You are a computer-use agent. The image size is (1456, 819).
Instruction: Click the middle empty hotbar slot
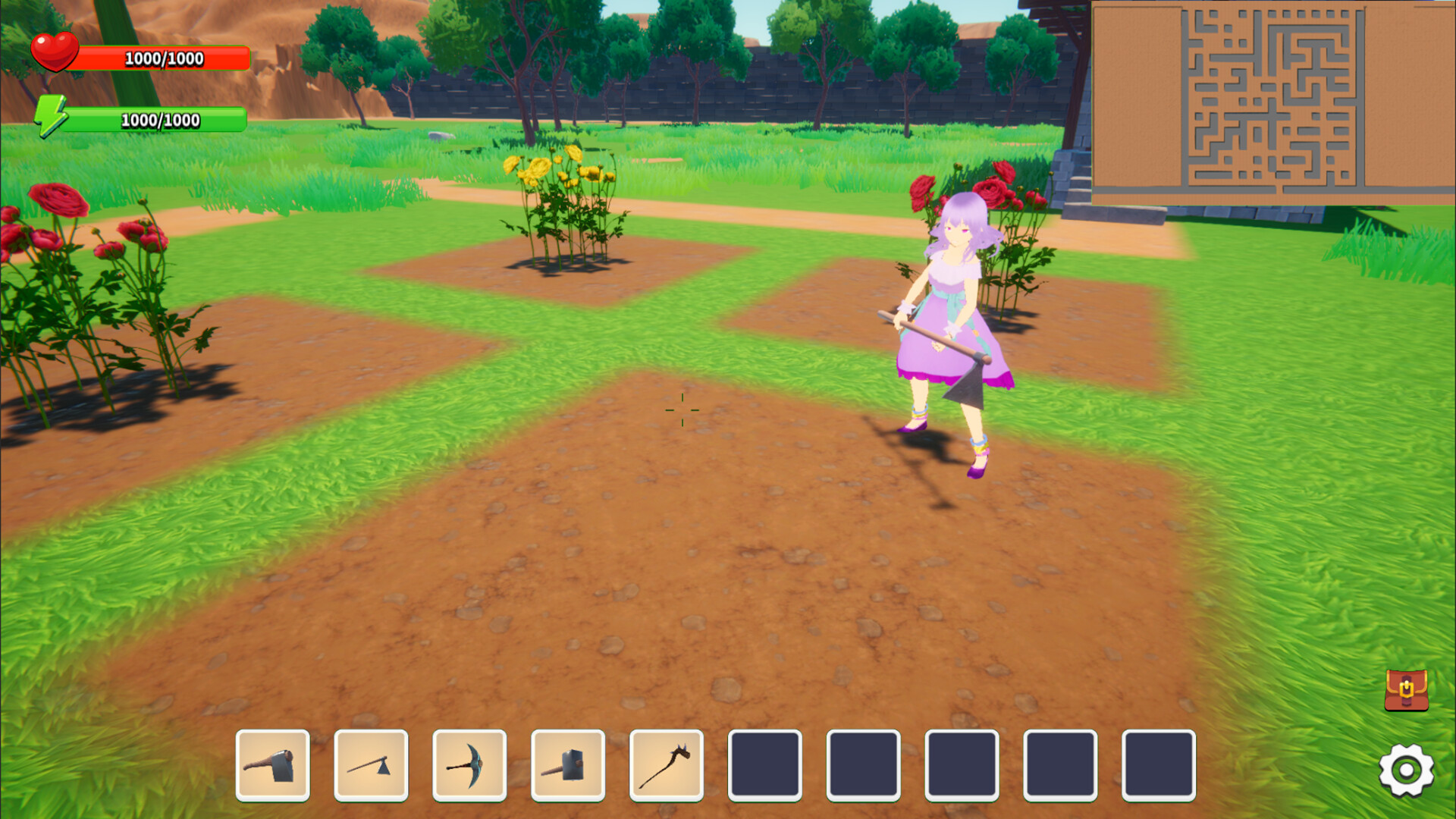pyautogui.click(x=962, y=766)
